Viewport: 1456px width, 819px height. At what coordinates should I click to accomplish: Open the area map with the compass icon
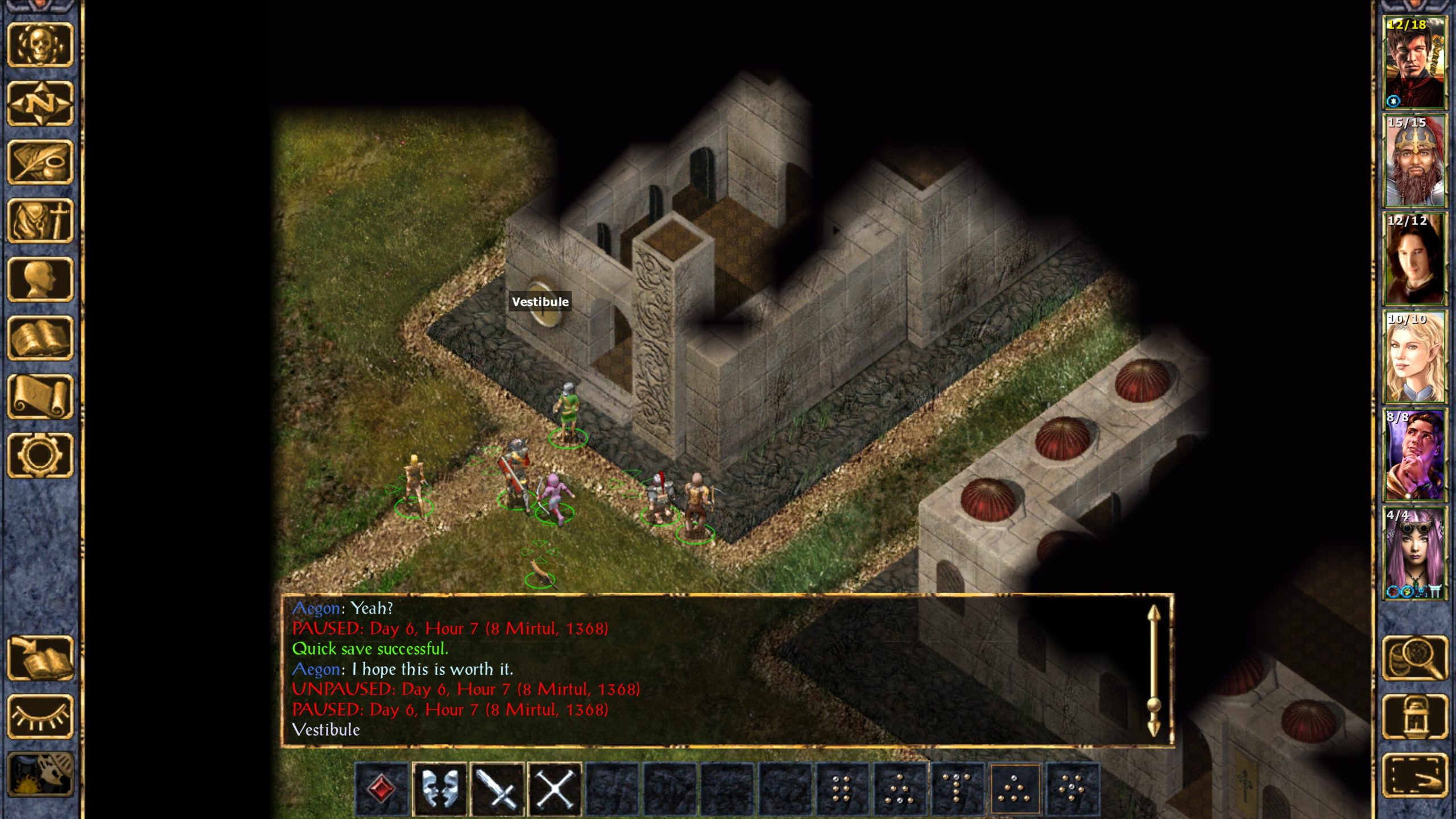click(x=40, y=104)
